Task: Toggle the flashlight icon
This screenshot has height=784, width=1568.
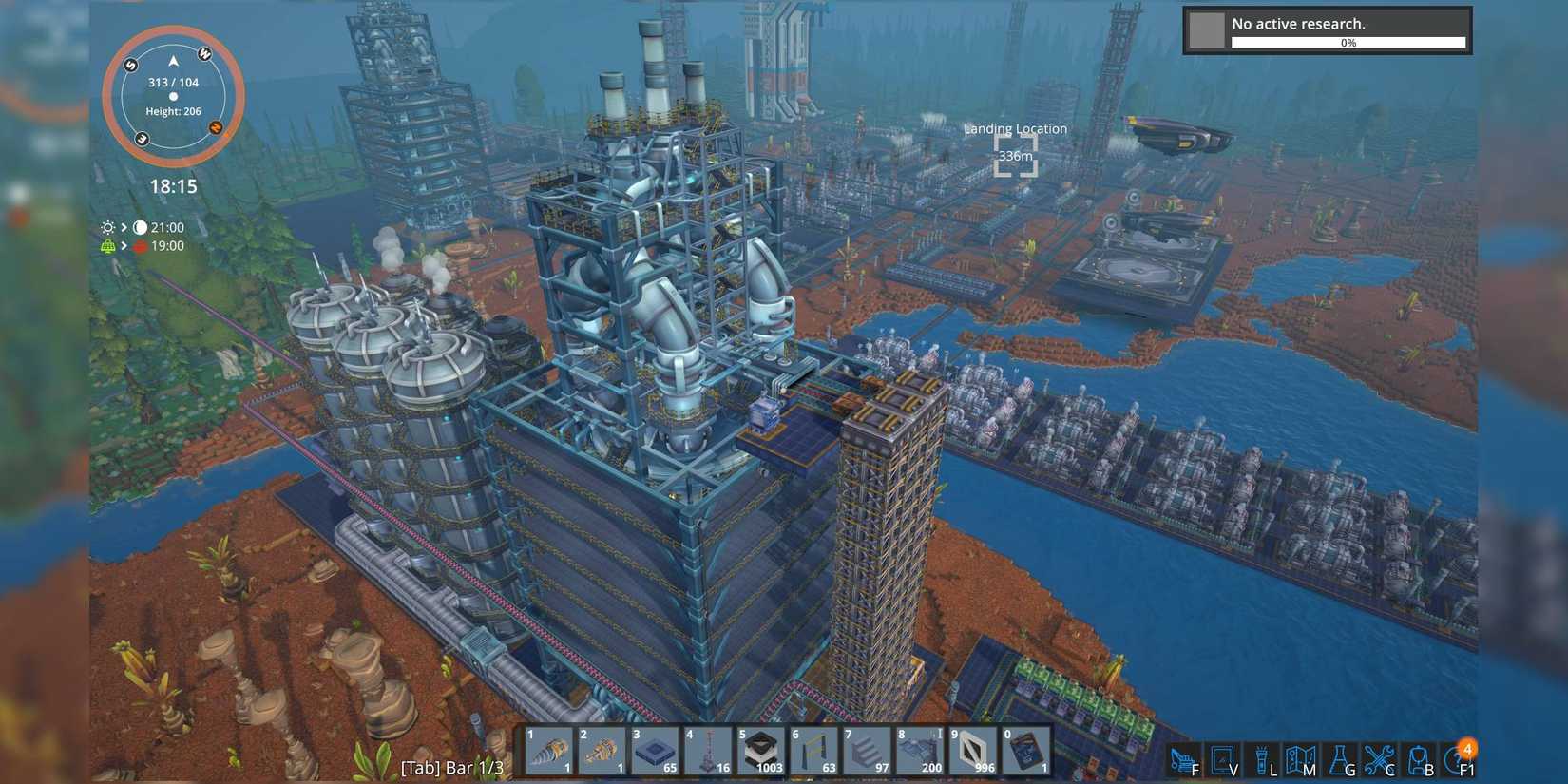Action: click(x=1261, y=757)
